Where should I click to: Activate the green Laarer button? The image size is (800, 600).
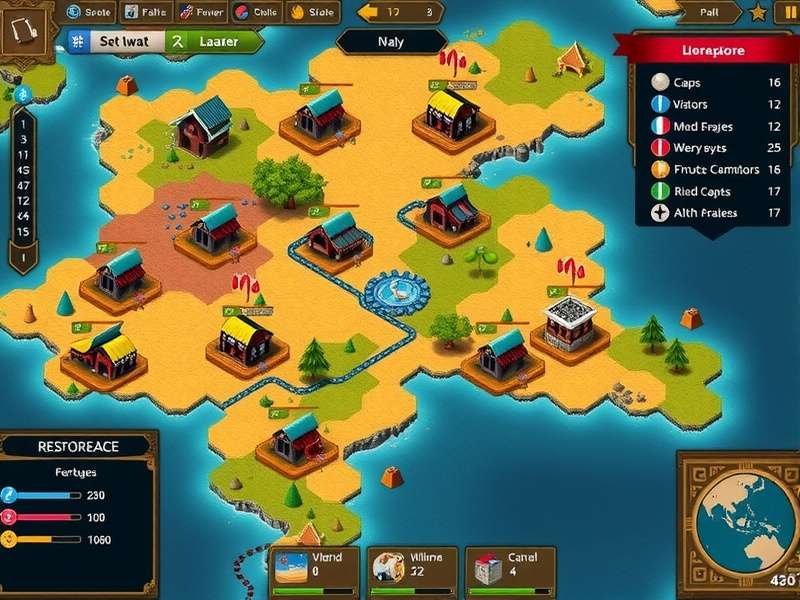pos(211,42)
